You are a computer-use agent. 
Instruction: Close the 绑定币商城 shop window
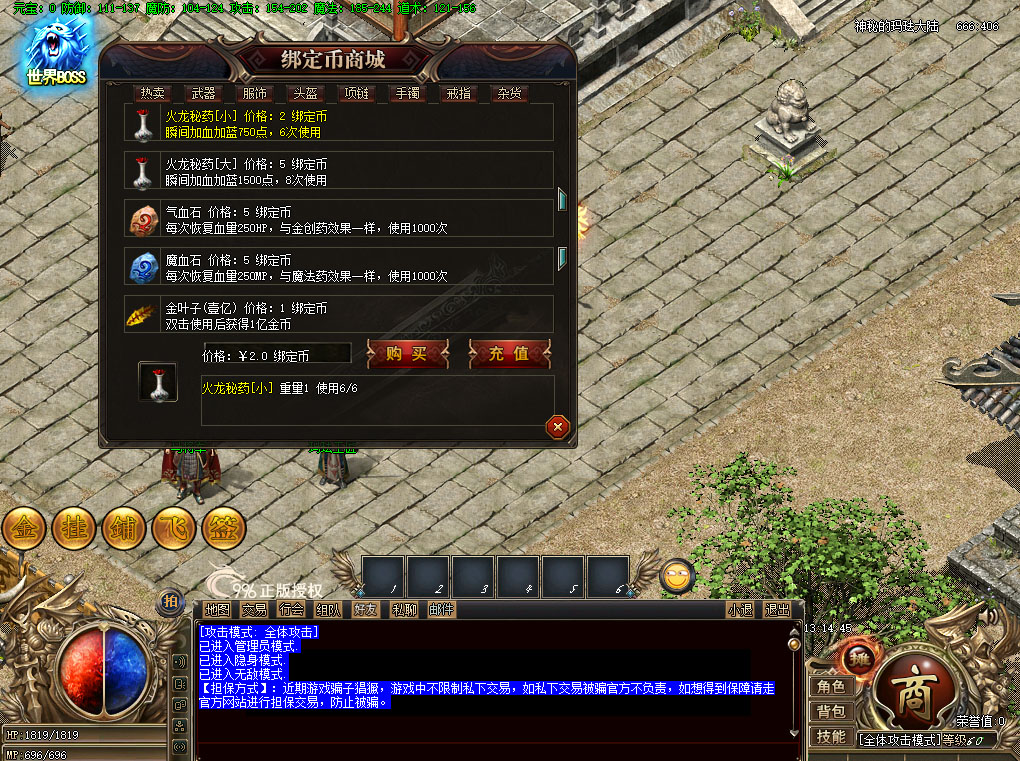[558, 427]
